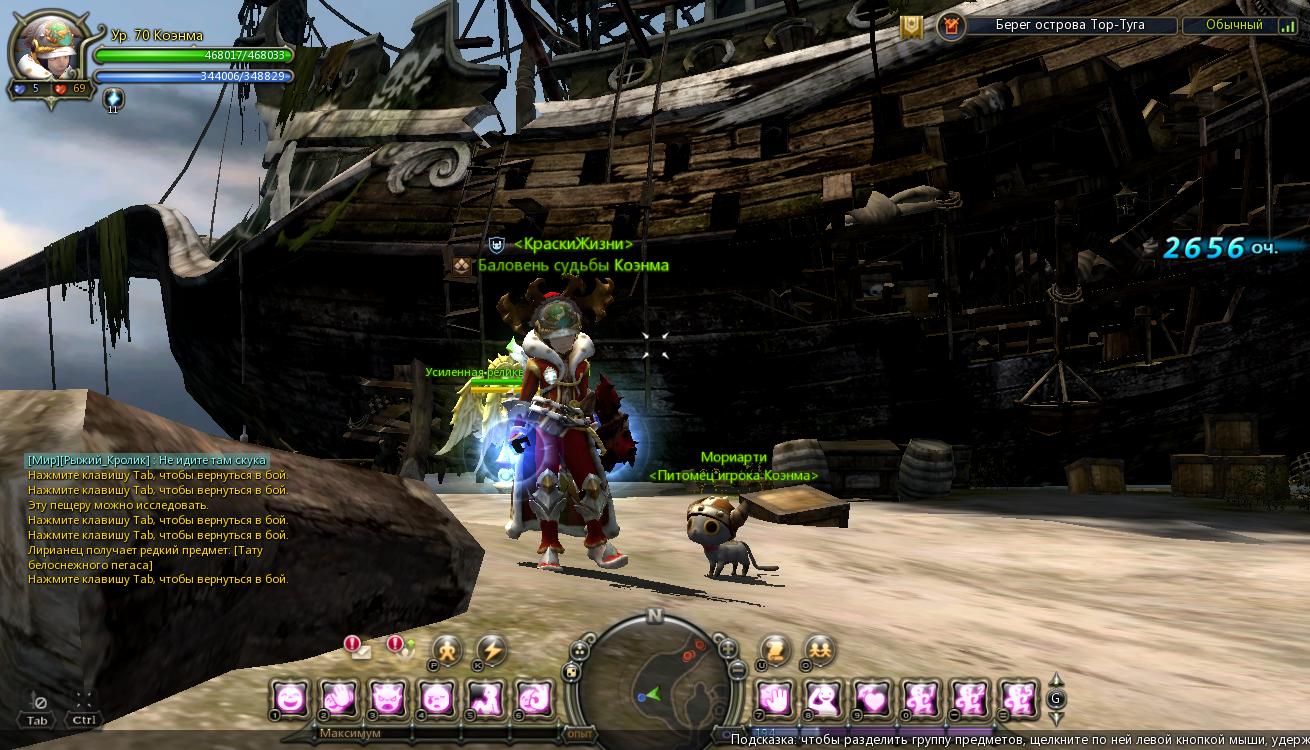
Task: Click the world chat message from Рыжий_Кролик
Action: [147, 460]
